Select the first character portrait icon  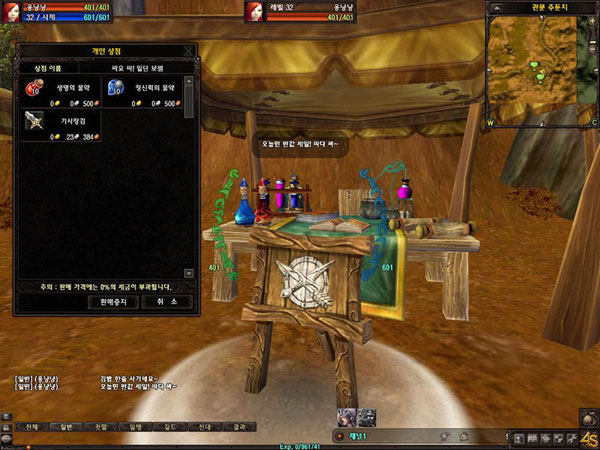click(348, 417)
